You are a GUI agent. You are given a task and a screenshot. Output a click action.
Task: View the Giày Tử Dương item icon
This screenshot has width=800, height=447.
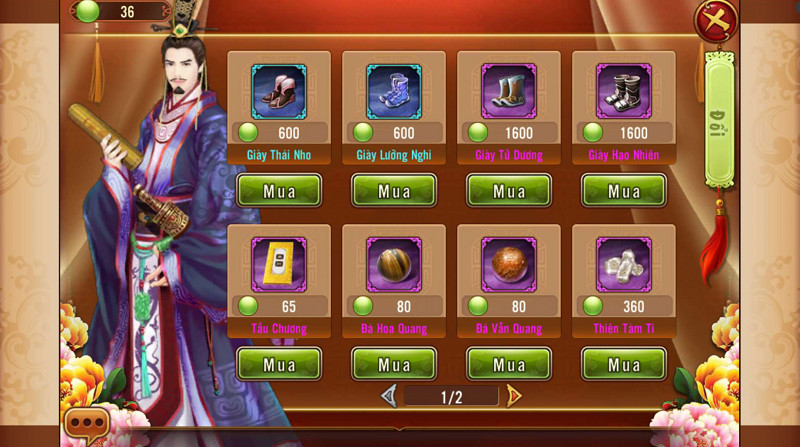[x=509, y=91]
